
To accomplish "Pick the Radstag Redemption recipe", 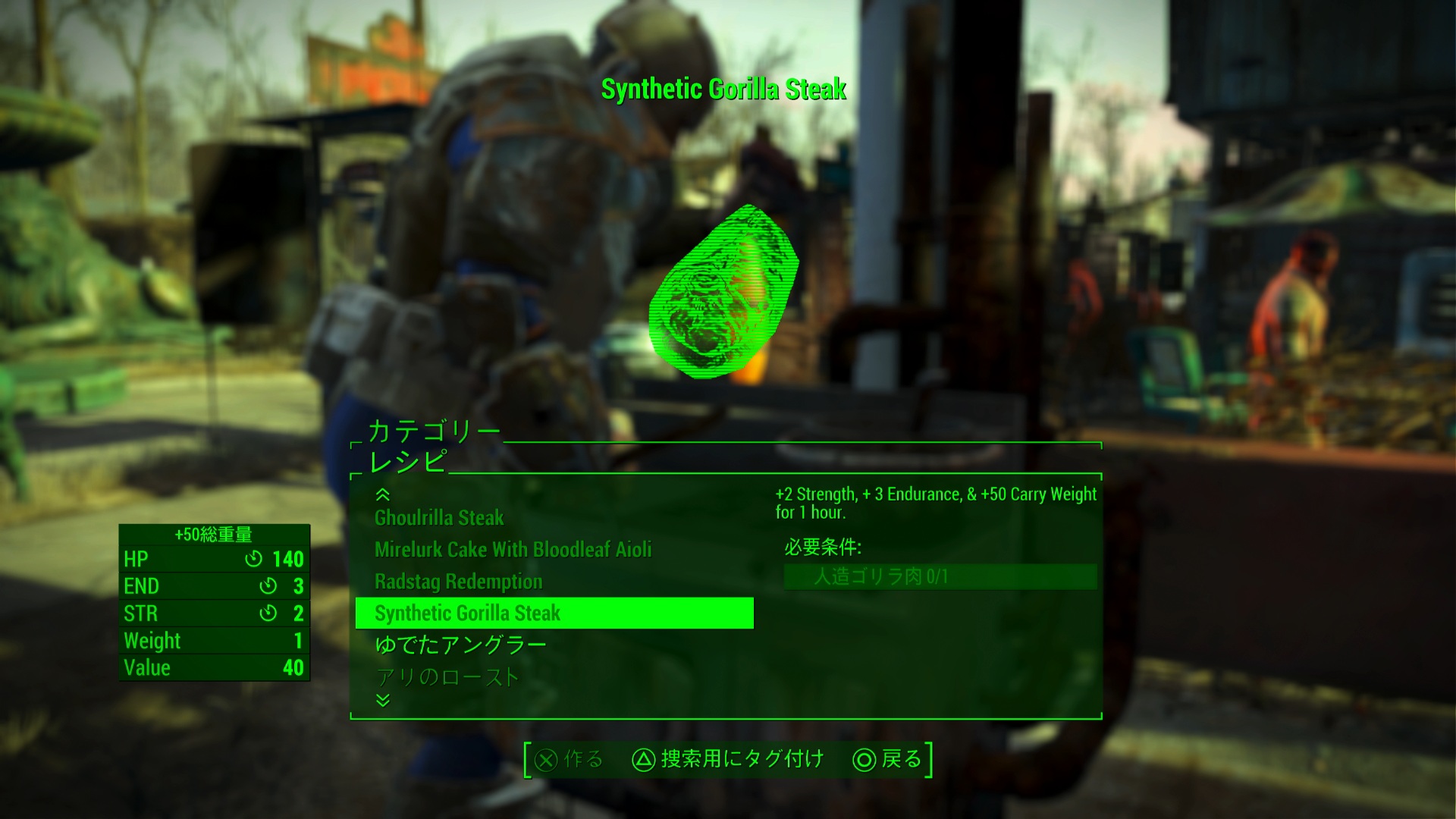I will point(458,582).
